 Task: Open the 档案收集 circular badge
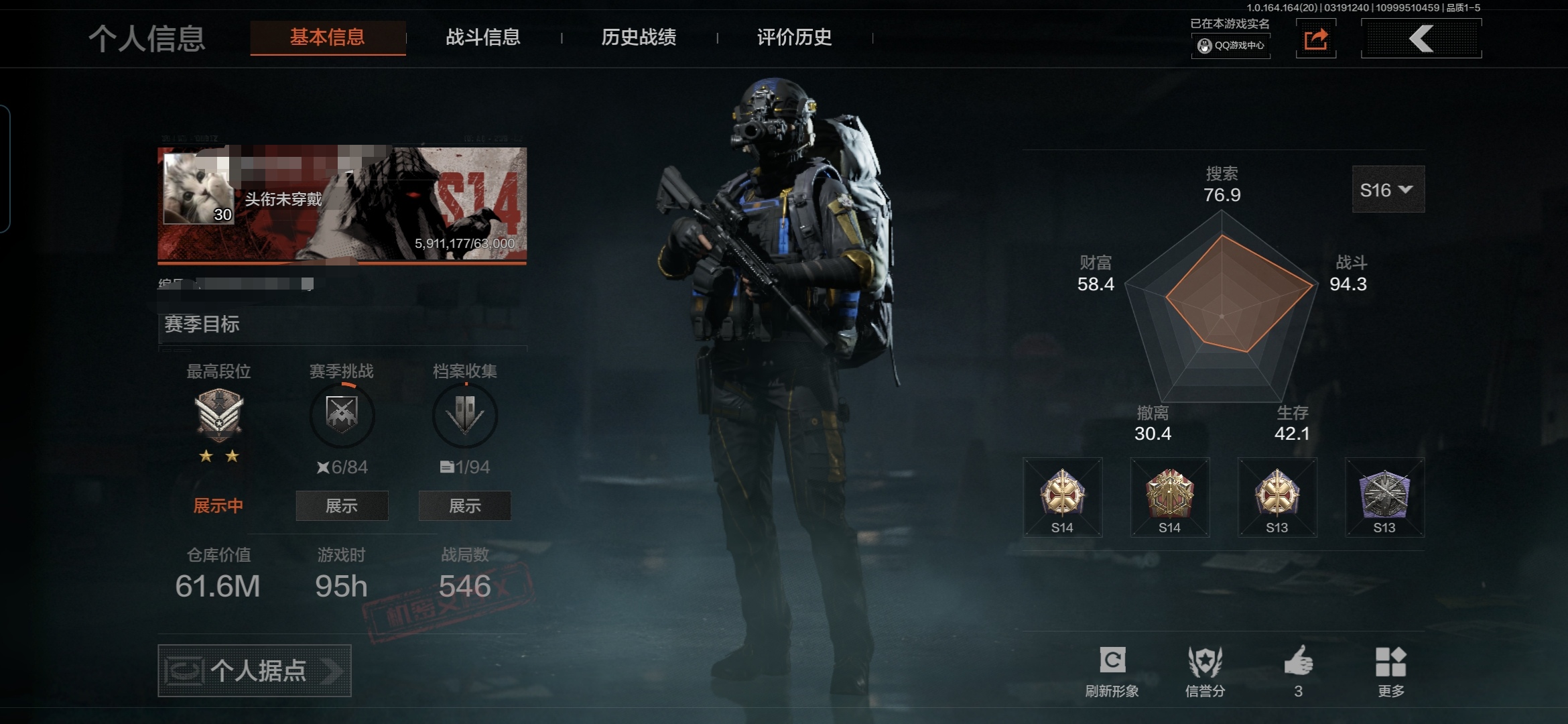click(465, 415)
